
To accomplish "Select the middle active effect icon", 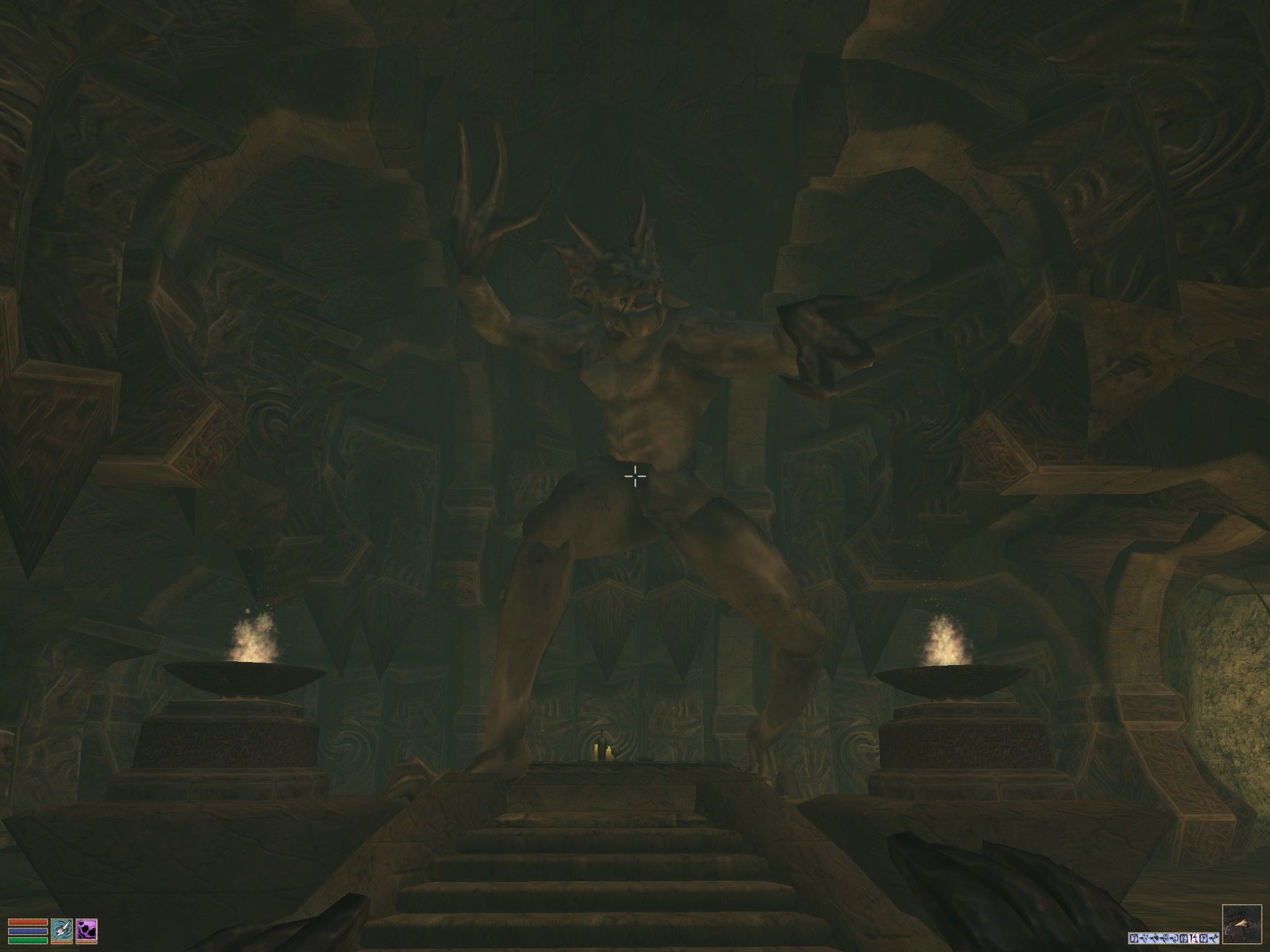I will [1175, 937].
